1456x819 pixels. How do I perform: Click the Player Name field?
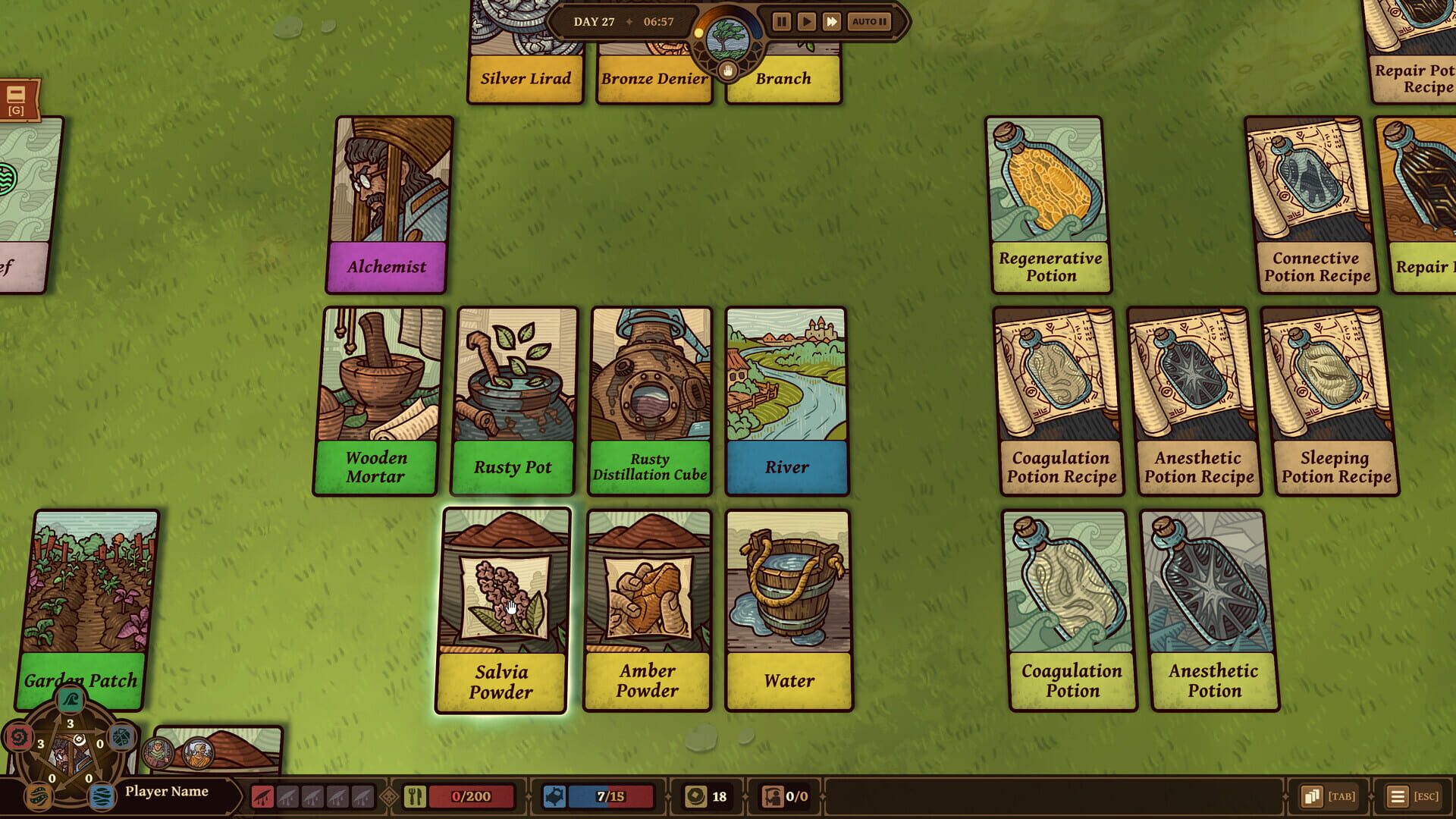pos(168,791)
